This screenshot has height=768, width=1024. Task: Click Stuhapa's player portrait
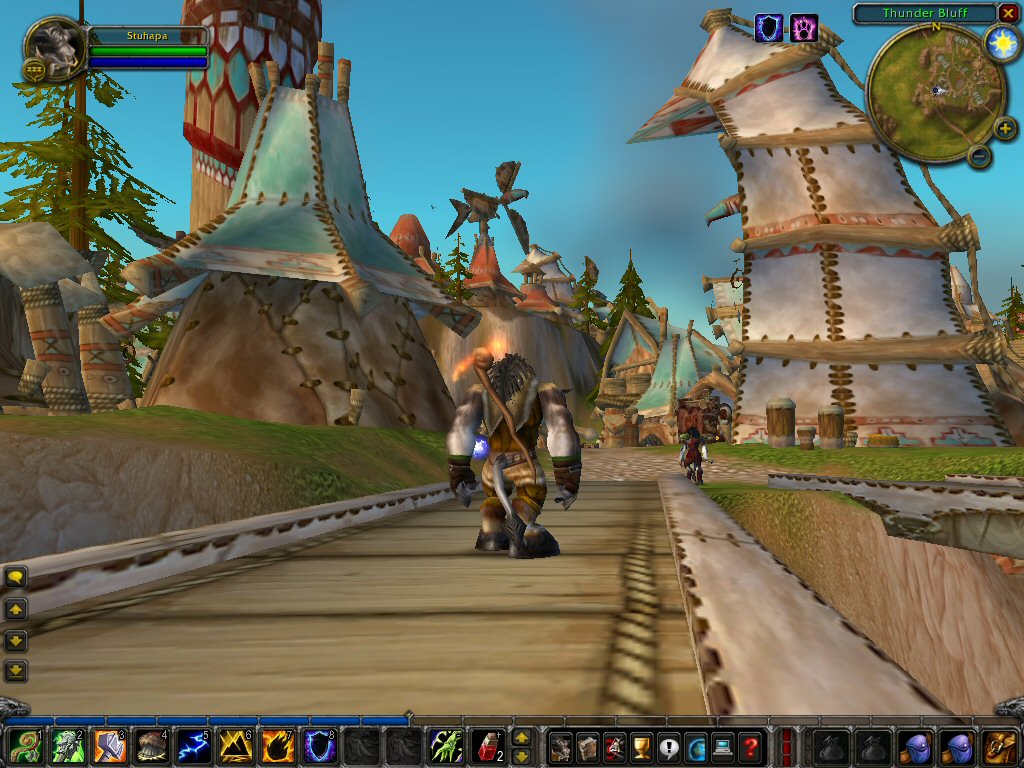(55, 47)
